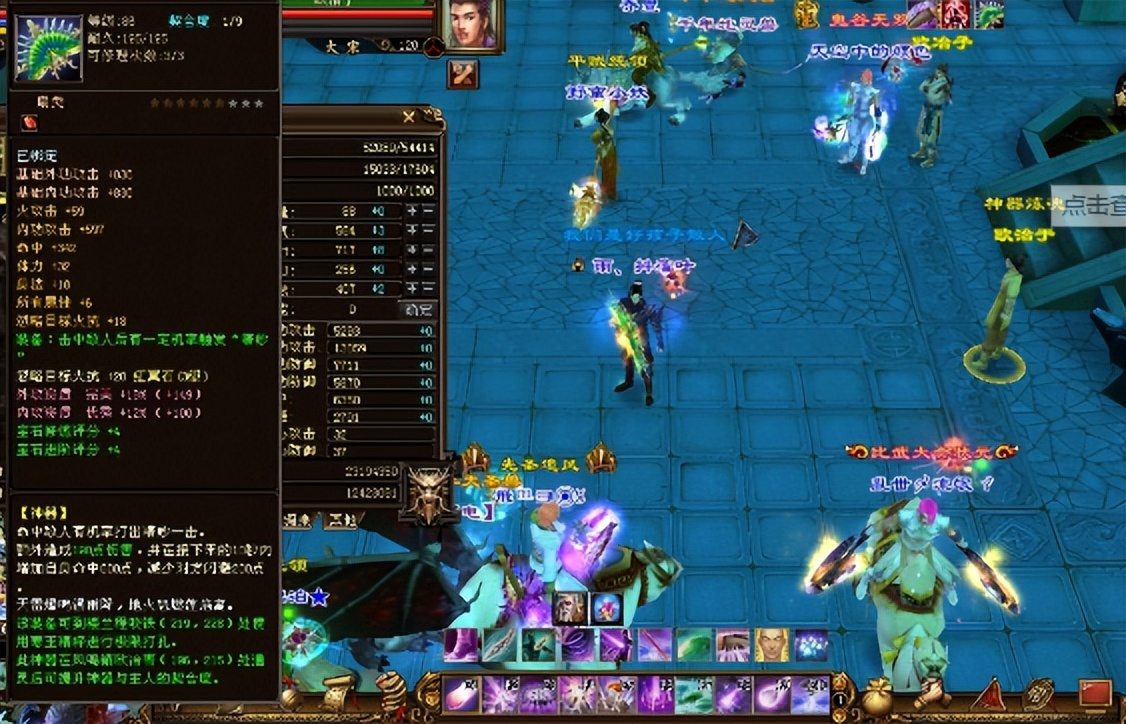
Task: Click the blue sparkle cluster skill icon
Action: point(810,645)
